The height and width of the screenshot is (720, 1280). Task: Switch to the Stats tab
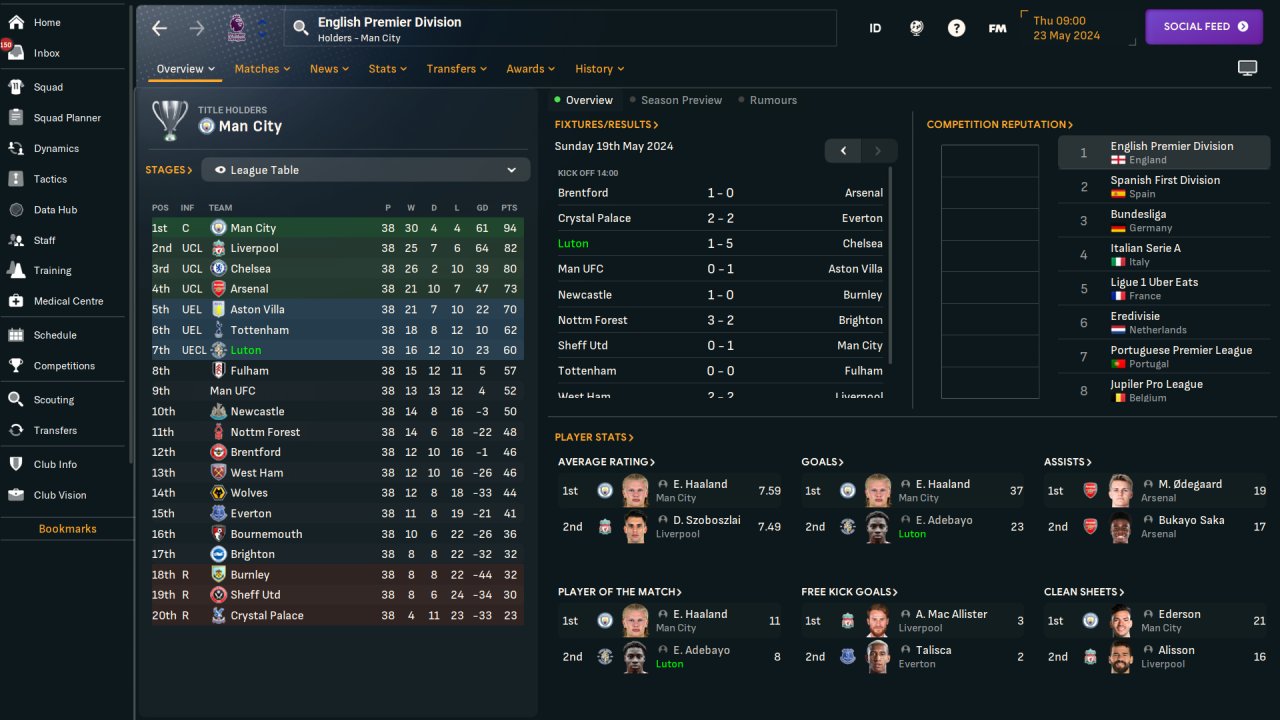387,69
